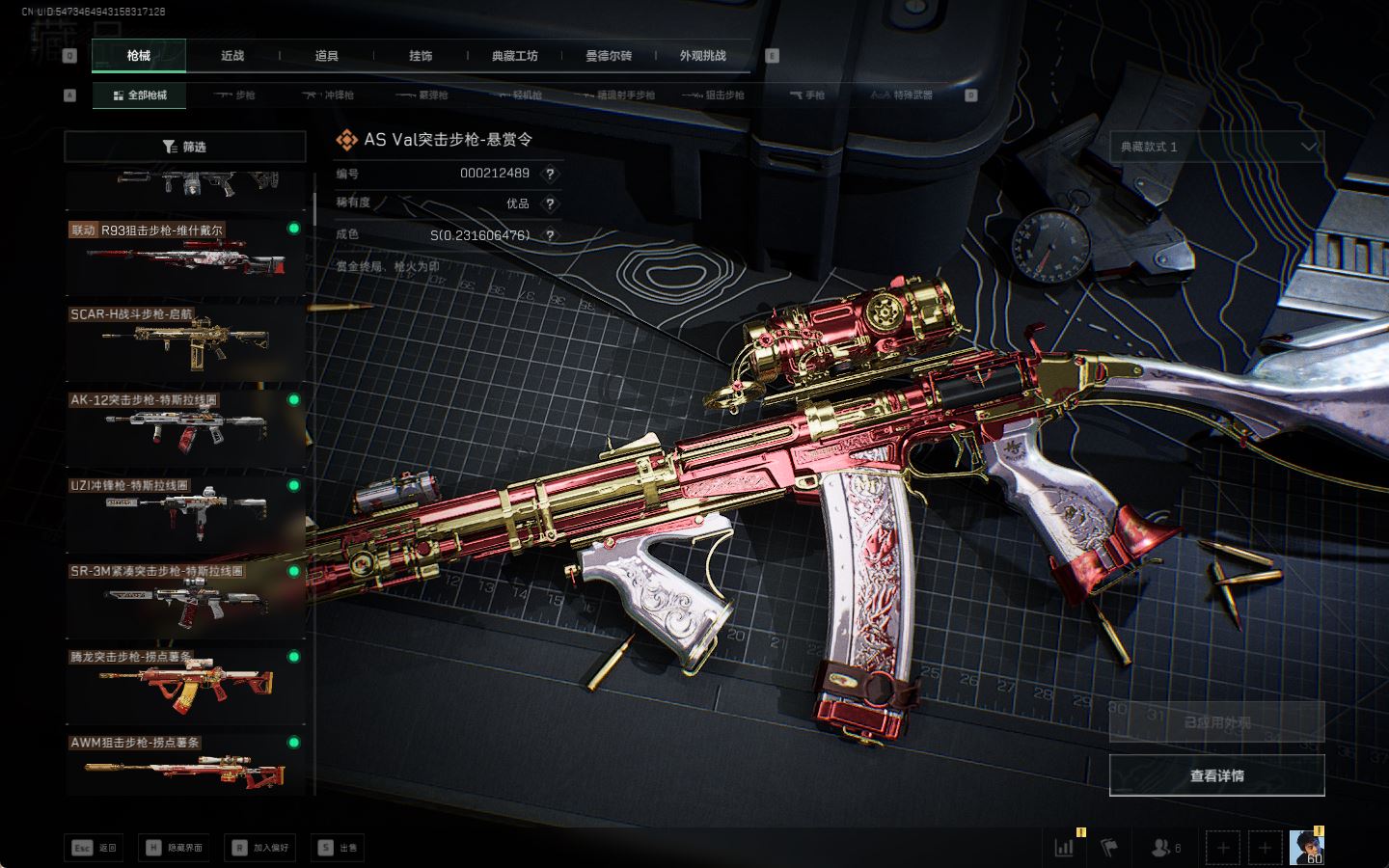Select the 挂饰 charms tab
The image size is (1389, 868).
point(421,56)
